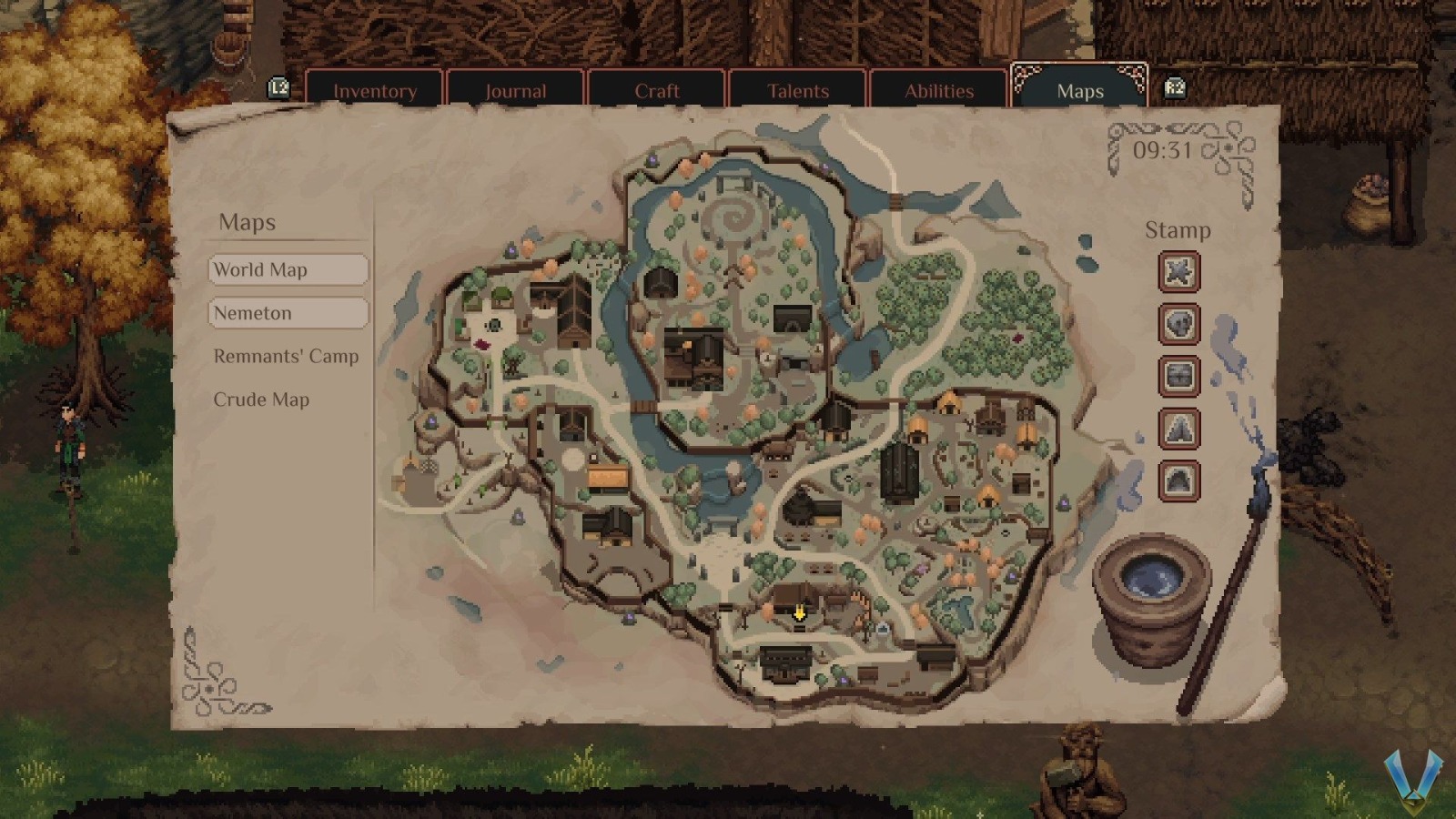Open the Remnants' Camp map
The height and width of the screenshot is (819, 1456).
(x=286, y=357)
